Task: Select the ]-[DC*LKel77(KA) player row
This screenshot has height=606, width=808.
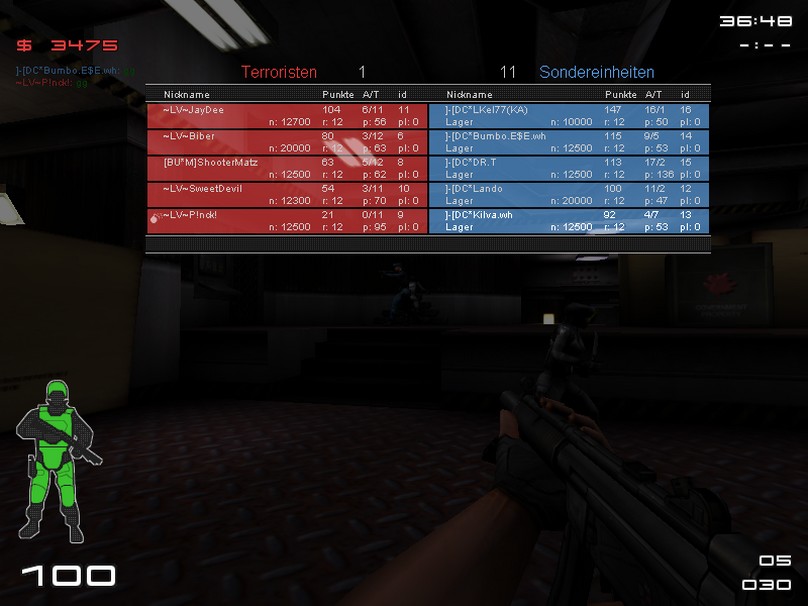Action: 569,115
